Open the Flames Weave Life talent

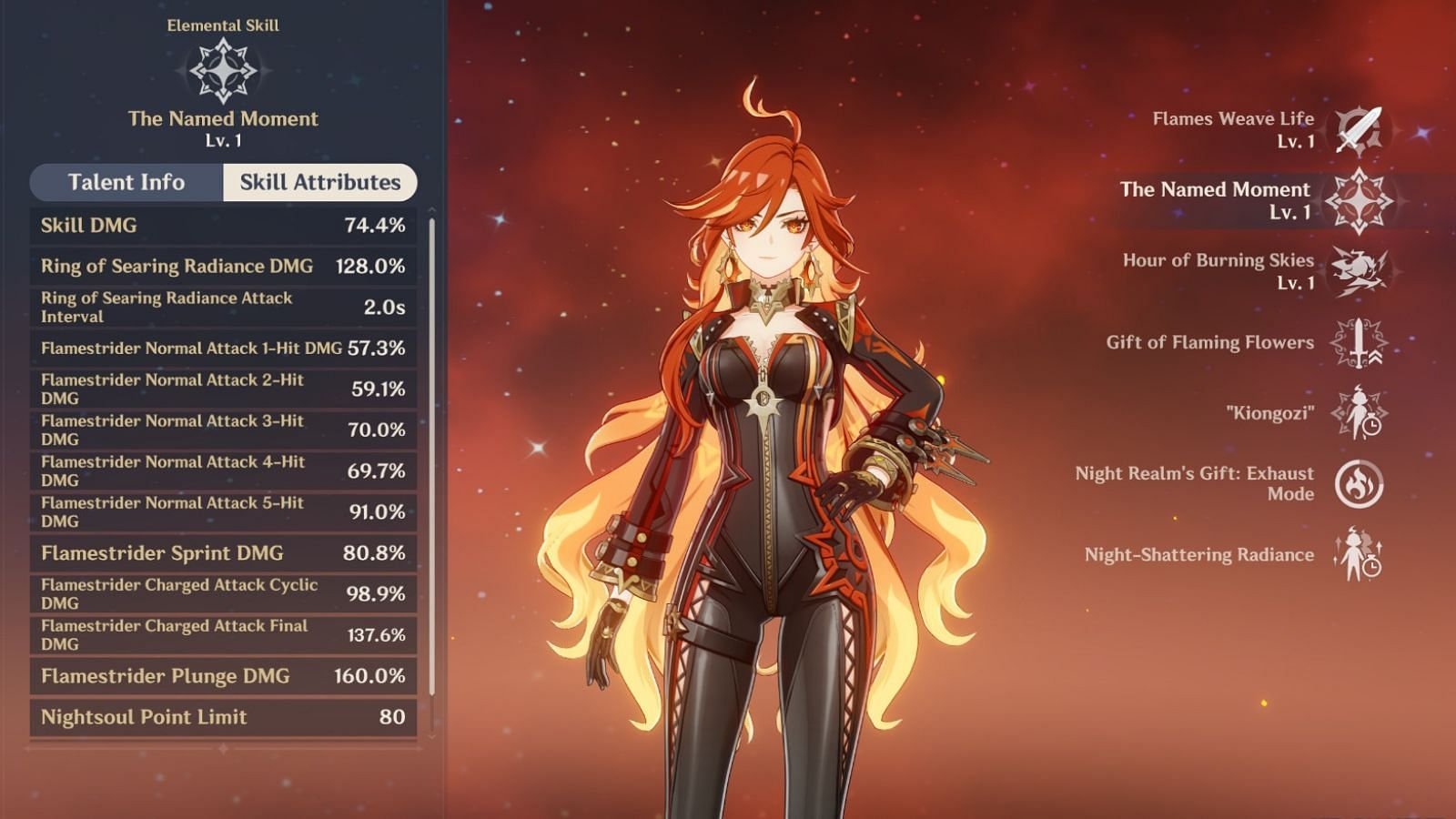point(1358,130)
